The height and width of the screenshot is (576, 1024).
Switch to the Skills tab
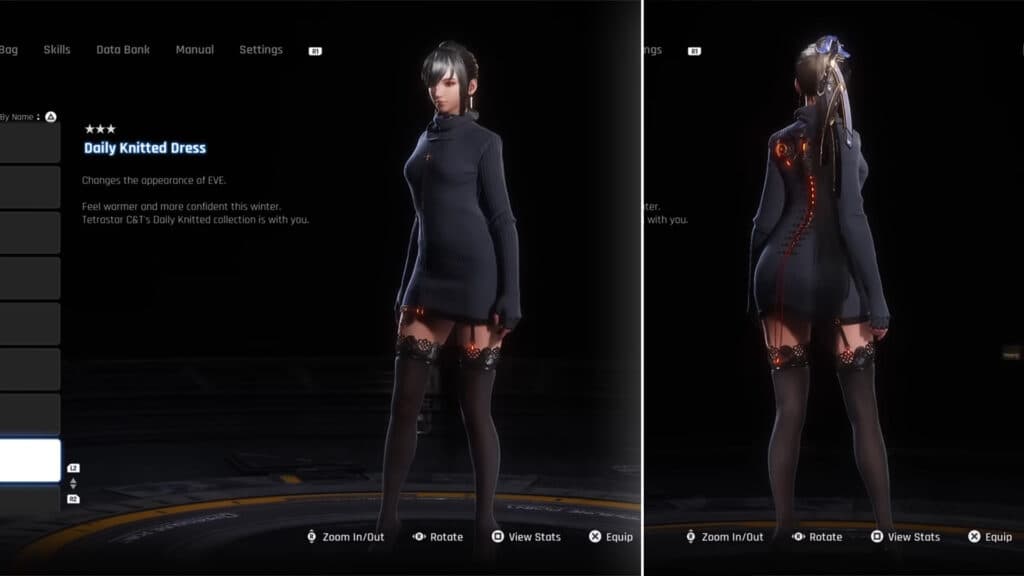pos(57,50)
